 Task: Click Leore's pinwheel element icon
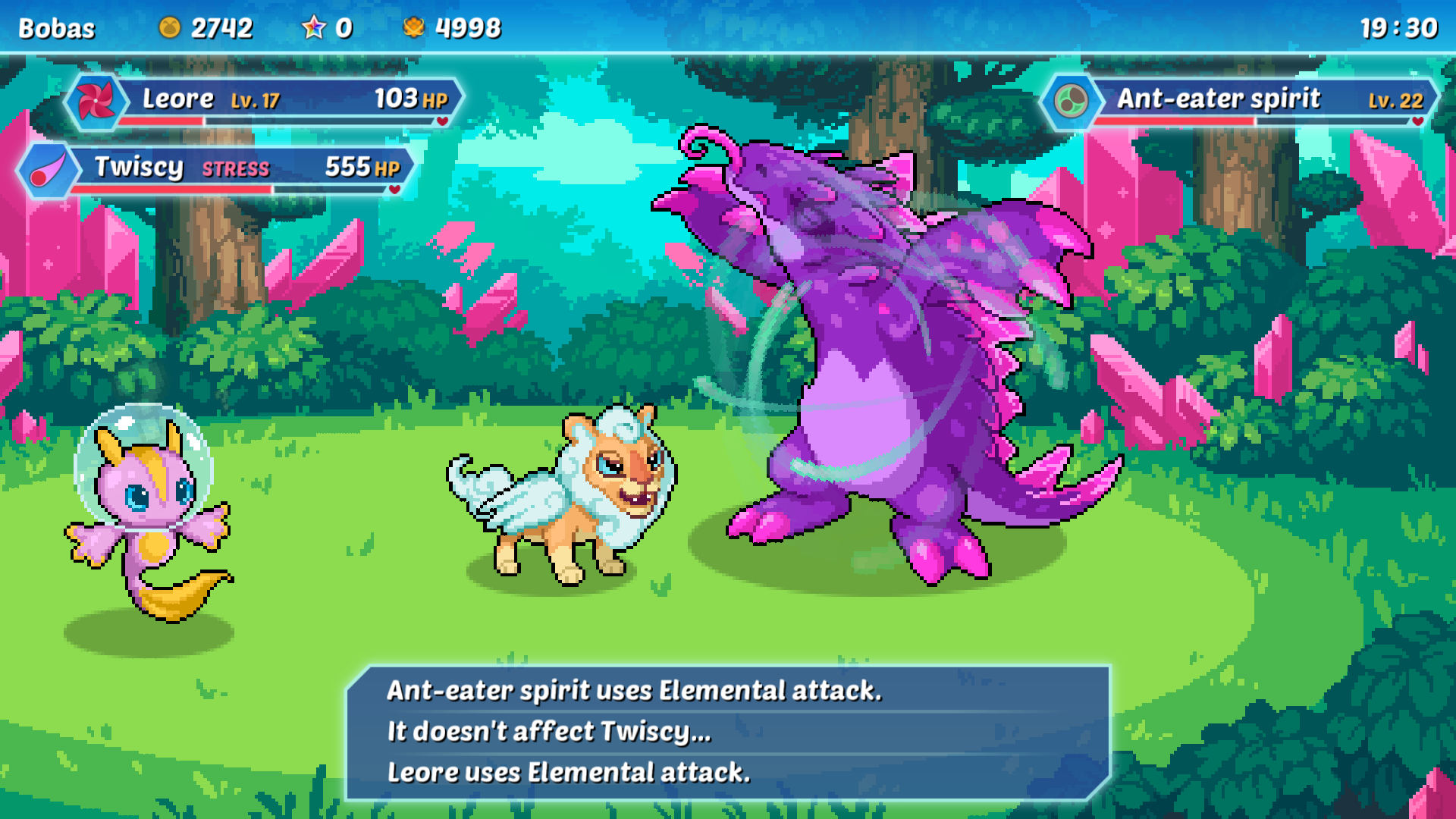(96, 101)
